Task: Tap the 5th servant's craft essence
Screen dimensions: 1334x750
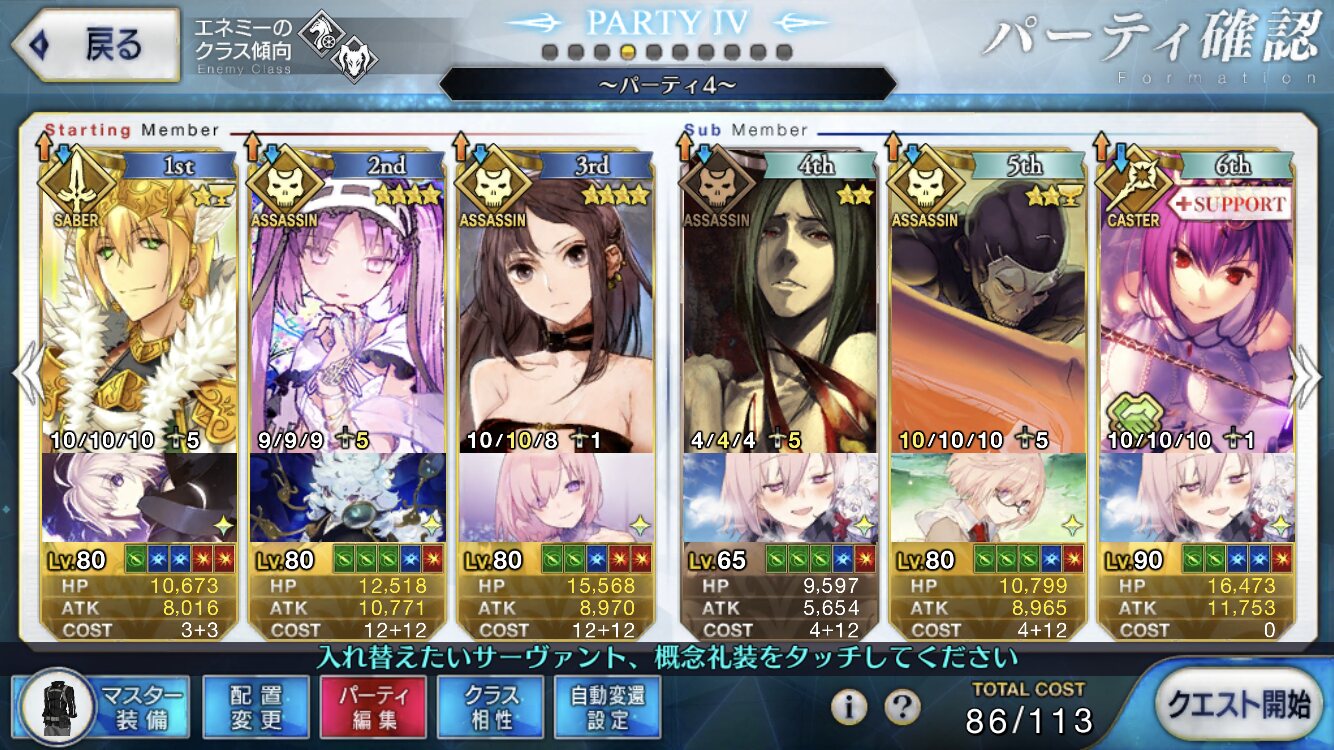Action: (988, 497)
